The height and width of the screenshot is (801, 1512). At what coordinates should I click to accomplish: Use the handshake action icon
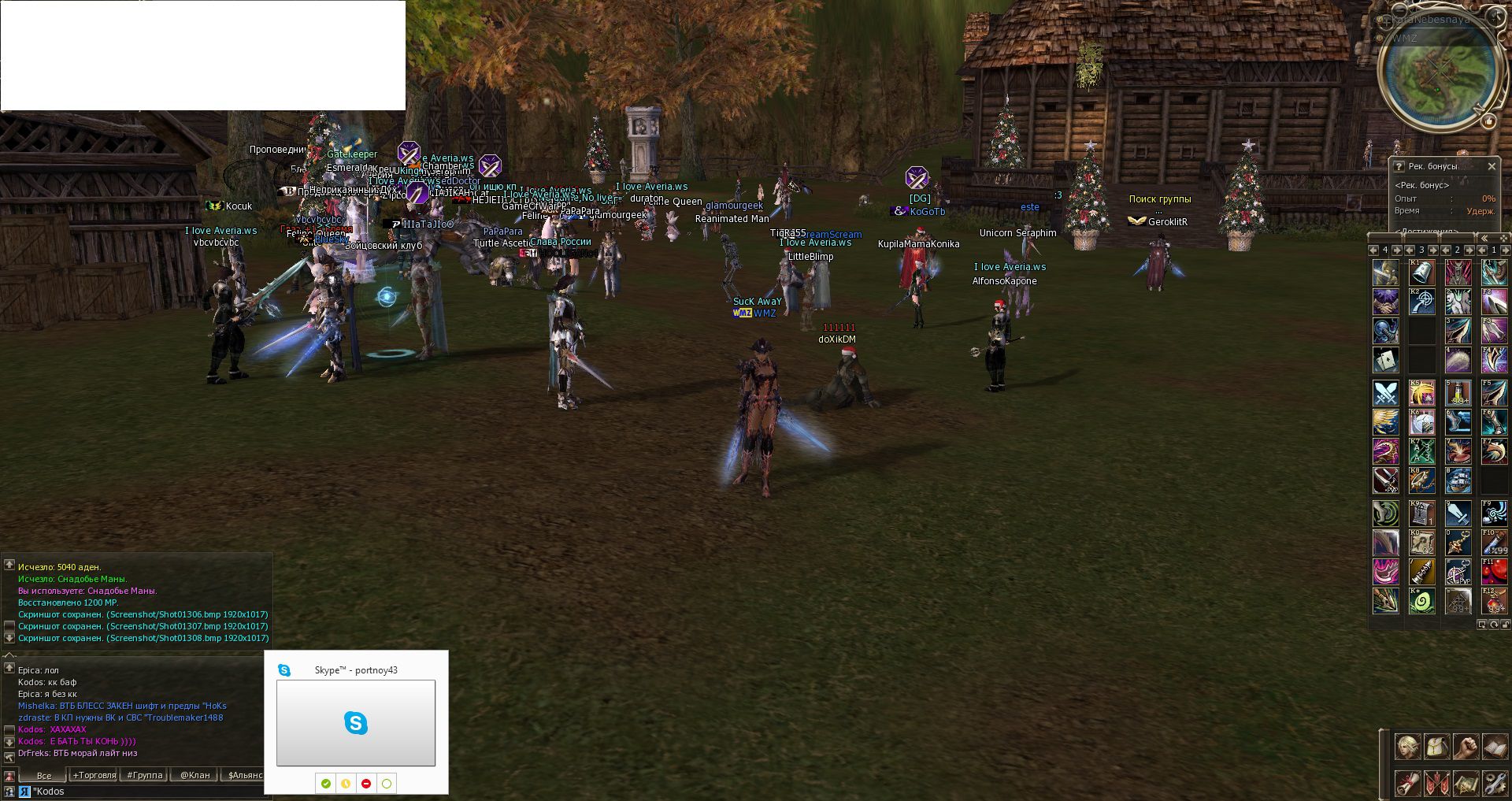pyautogui.click(x=1386, y=302)
